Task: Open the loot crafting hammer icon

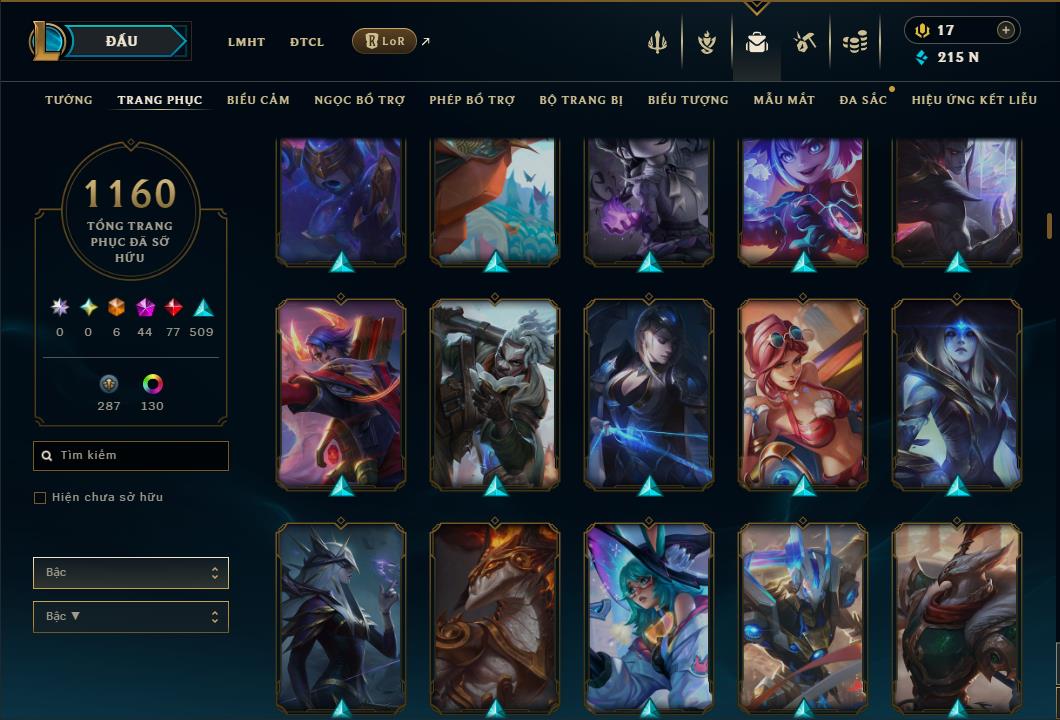Action: coord(805,42)
